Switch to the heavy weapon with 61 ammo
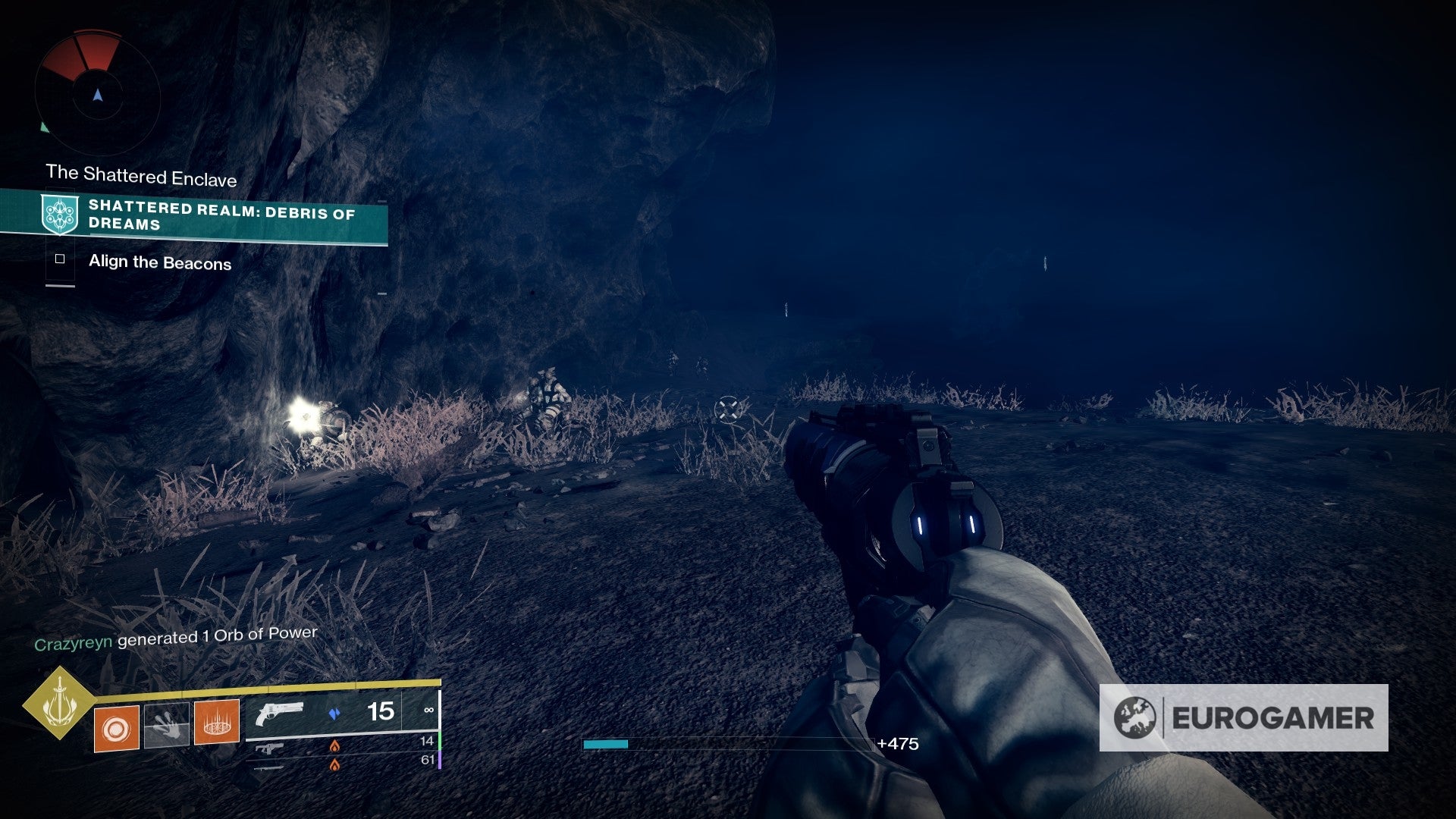The width and height of the screenshot is (1456, 819). 269,767
